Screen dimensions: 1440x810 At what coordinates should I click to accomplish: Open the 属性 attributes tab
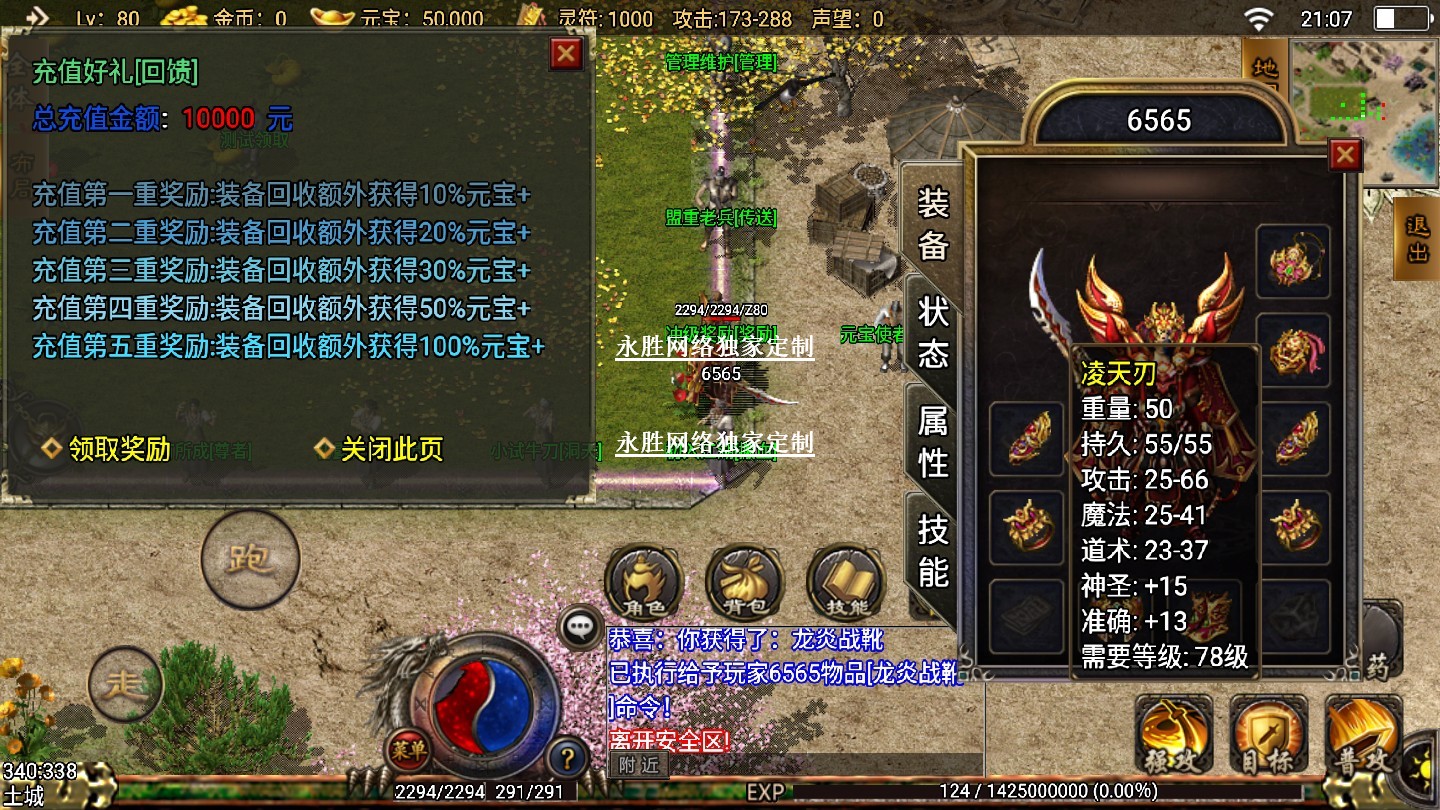(933, 441)
